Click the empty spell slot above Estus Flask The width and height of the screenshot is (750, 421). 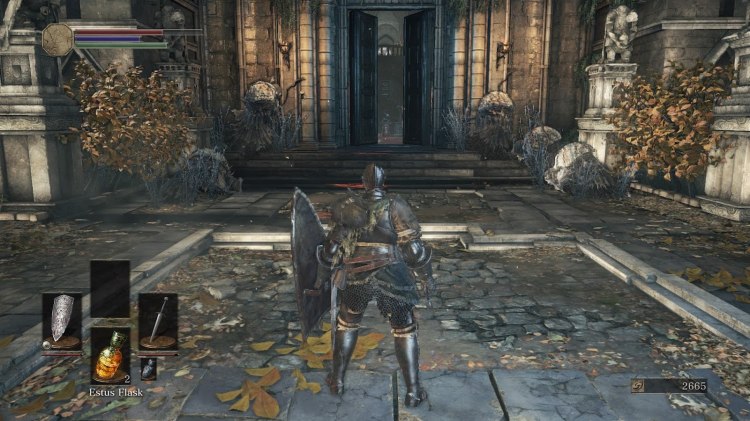click(x=109, y=288)
